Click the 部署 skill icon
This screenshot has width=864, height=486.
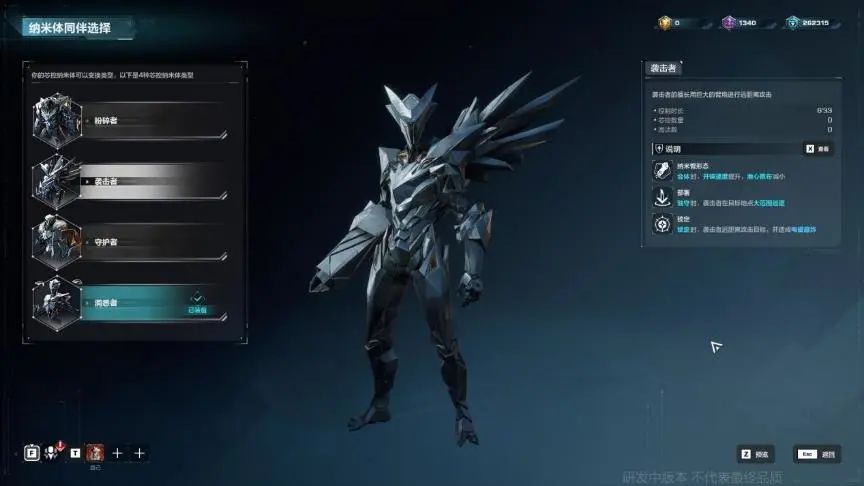[660, 198]
